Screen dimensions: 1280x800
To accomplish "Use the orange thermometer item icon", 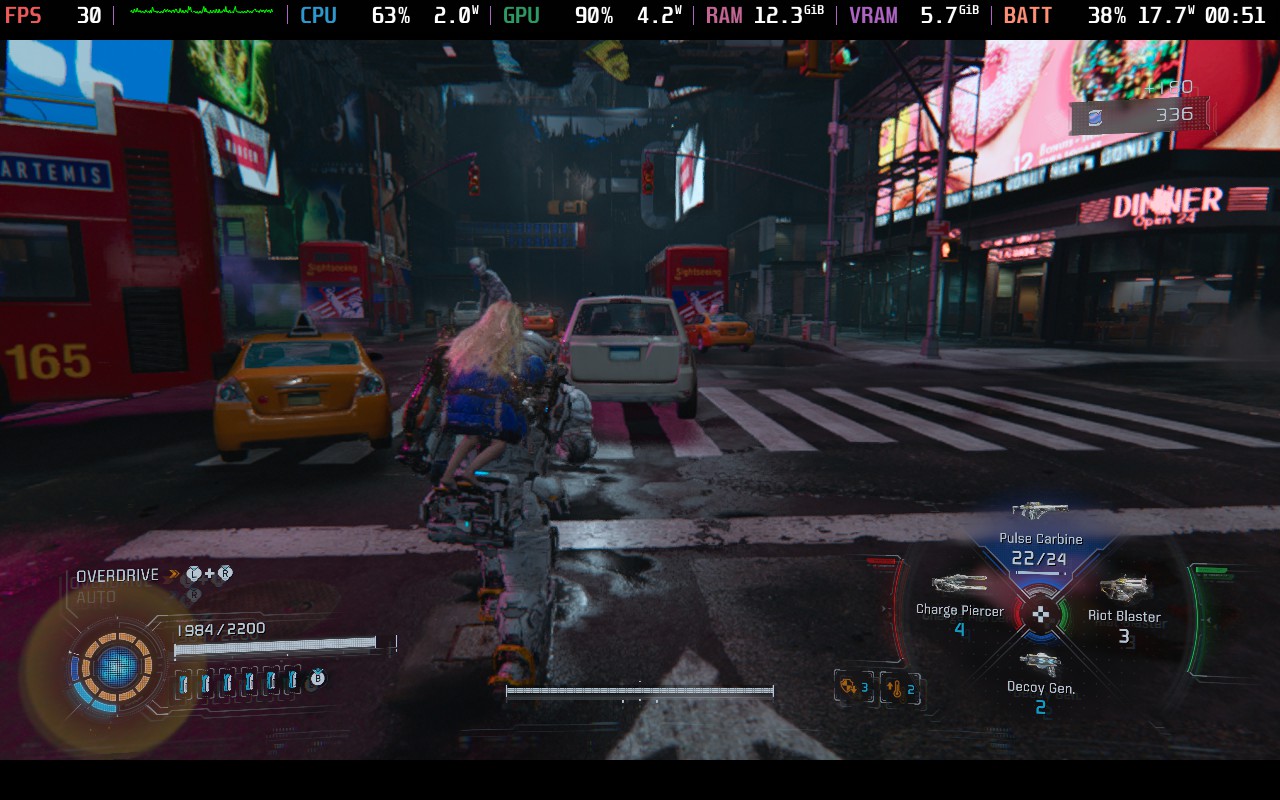I will point(897,688).
